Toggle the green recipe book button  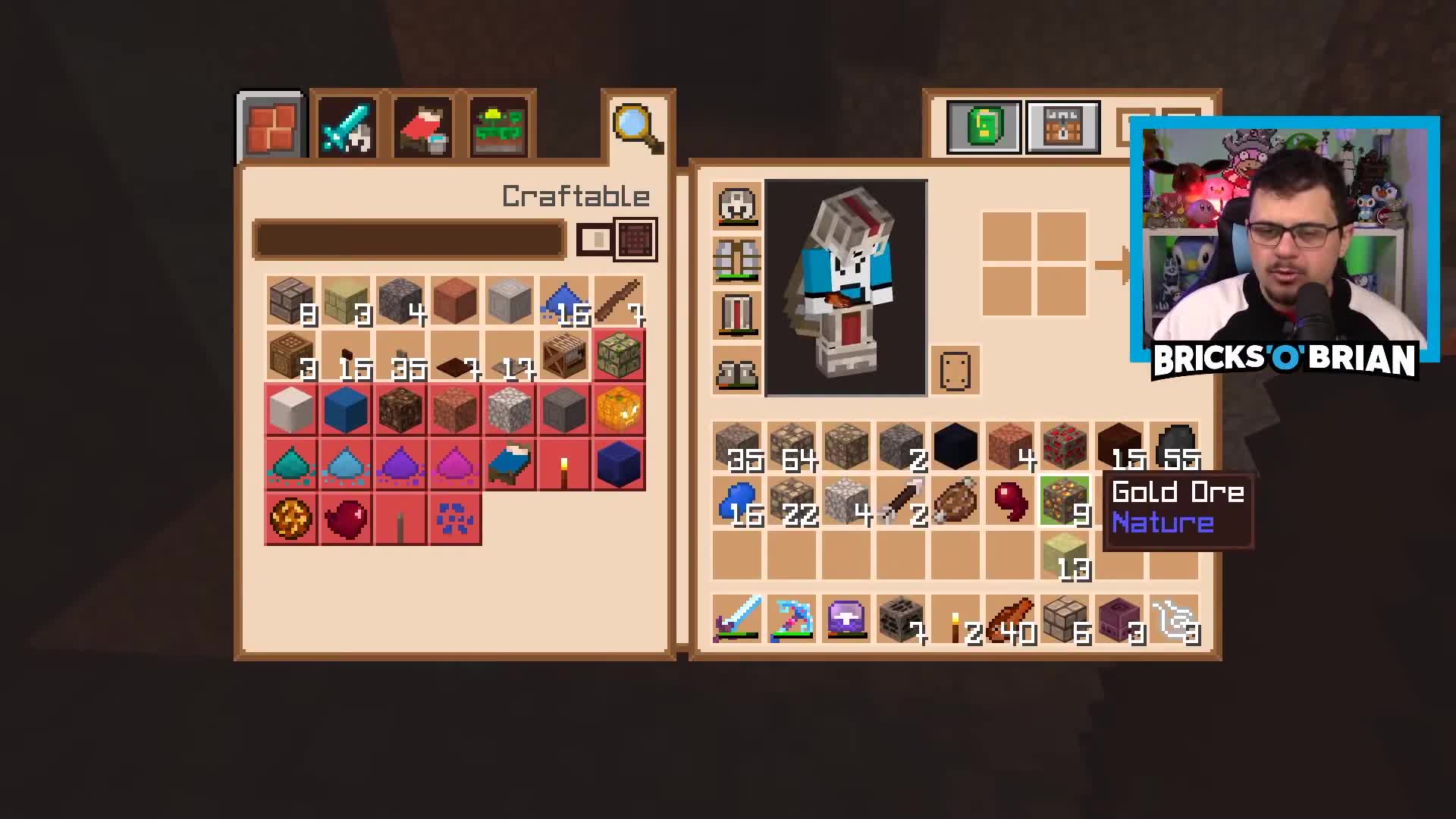982,127
